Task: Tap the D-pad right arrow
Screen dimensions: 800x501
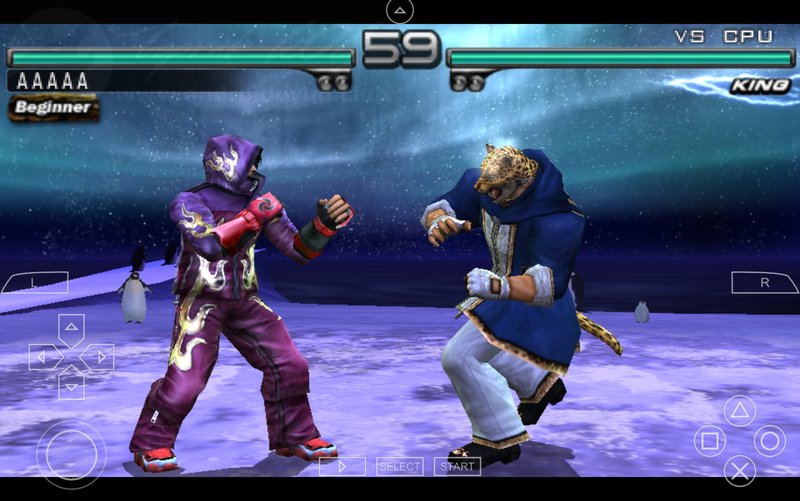Action: pos(99,356)
